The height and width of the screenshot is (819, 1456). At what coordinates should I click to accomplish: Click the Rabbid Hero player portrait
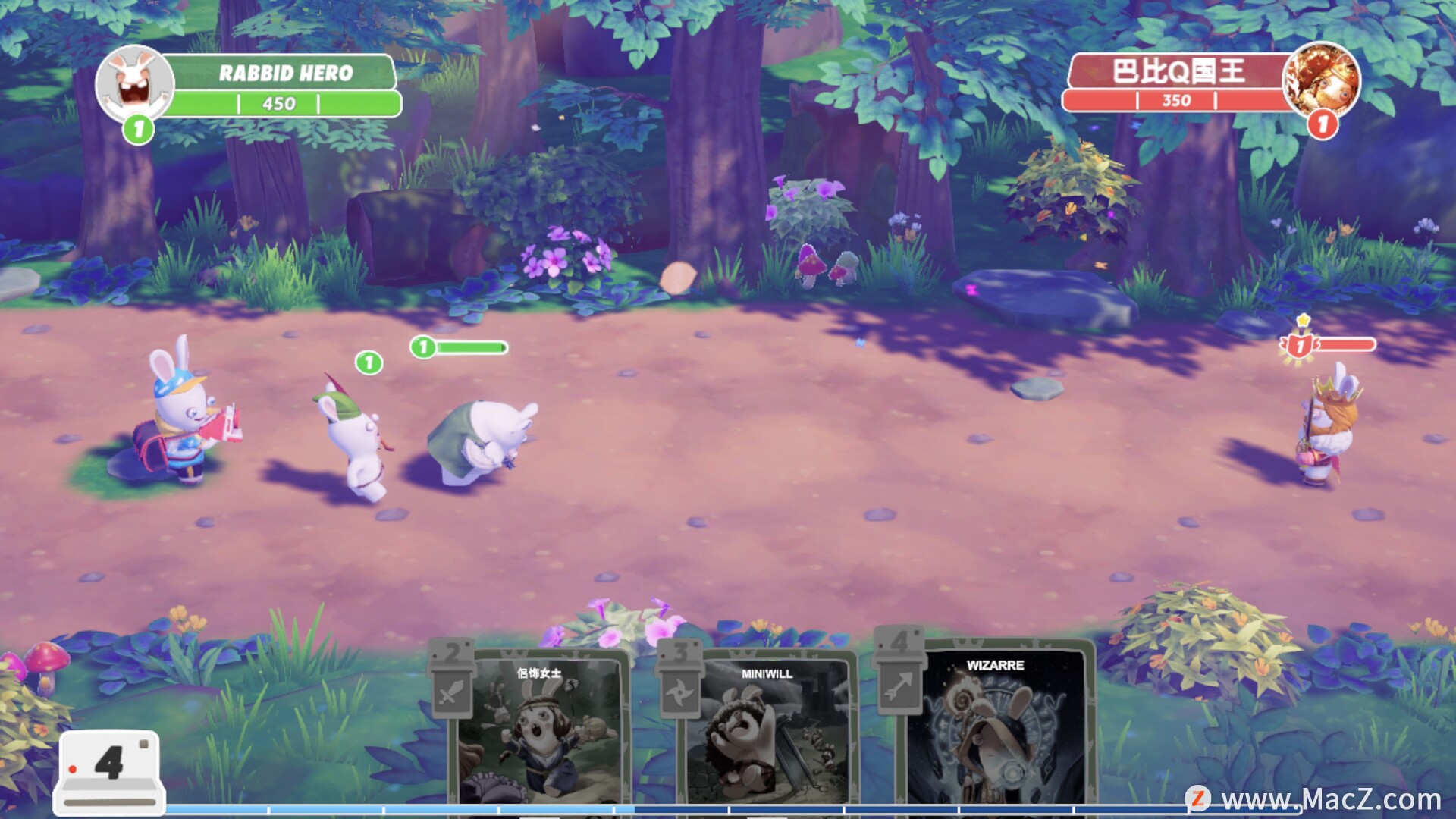coord(135,82)
